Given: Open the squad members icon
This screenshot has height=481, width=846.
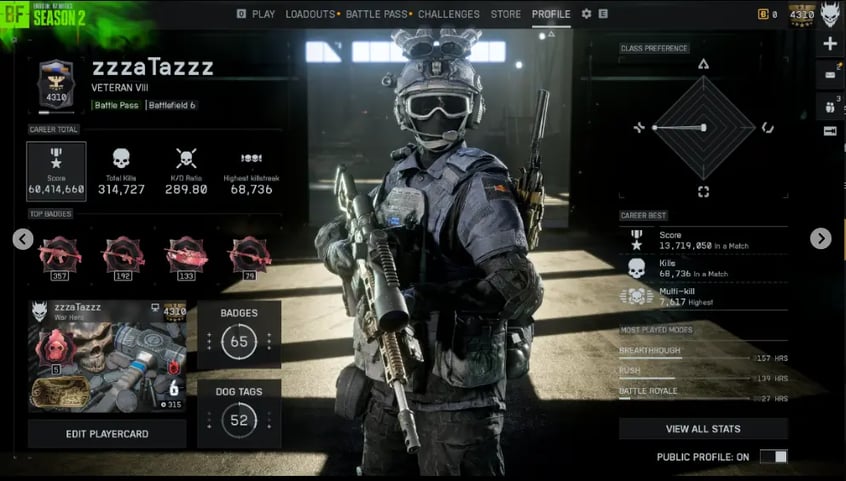Looking at the screenshot, I should pyautogui.click(x=830, y=104).
